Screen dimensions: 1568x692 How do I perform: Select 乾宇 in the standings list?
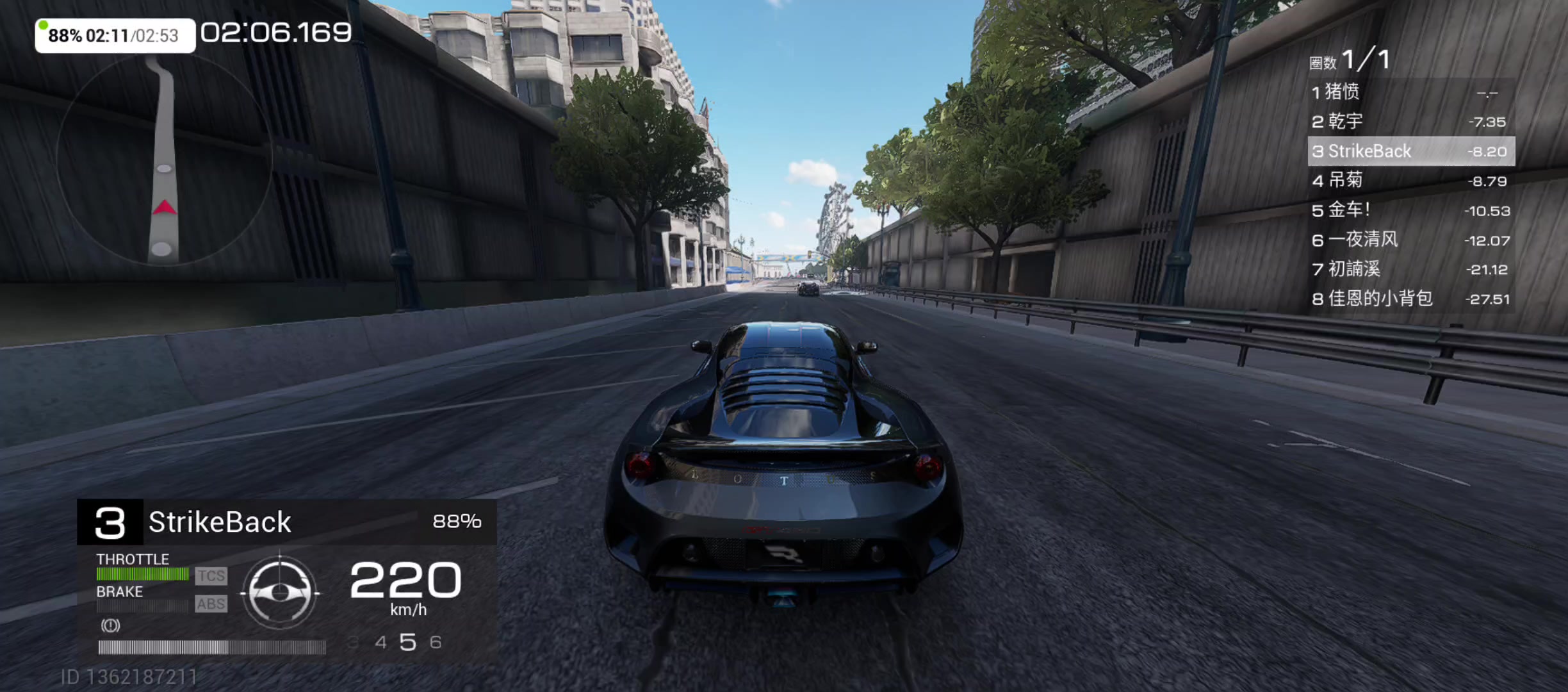click(x=1410, y=122)
